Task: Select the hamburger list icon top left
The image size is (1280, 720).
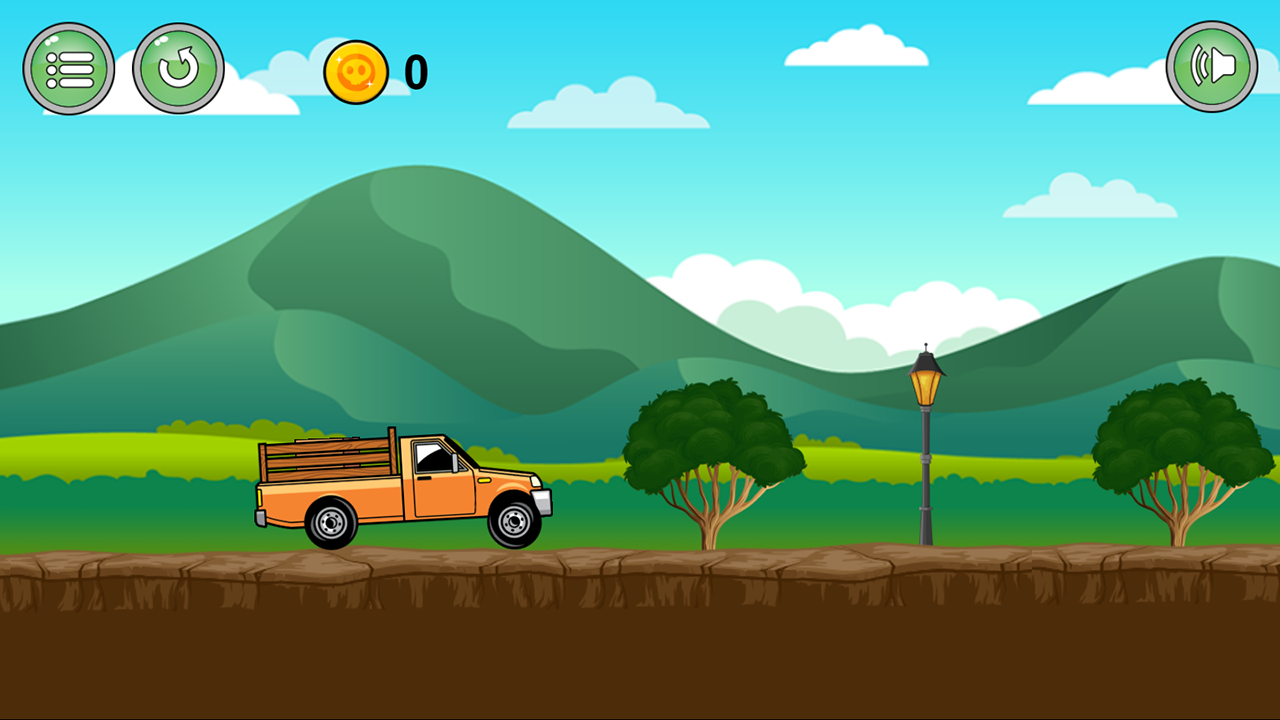Action: (x=69, y=65)
